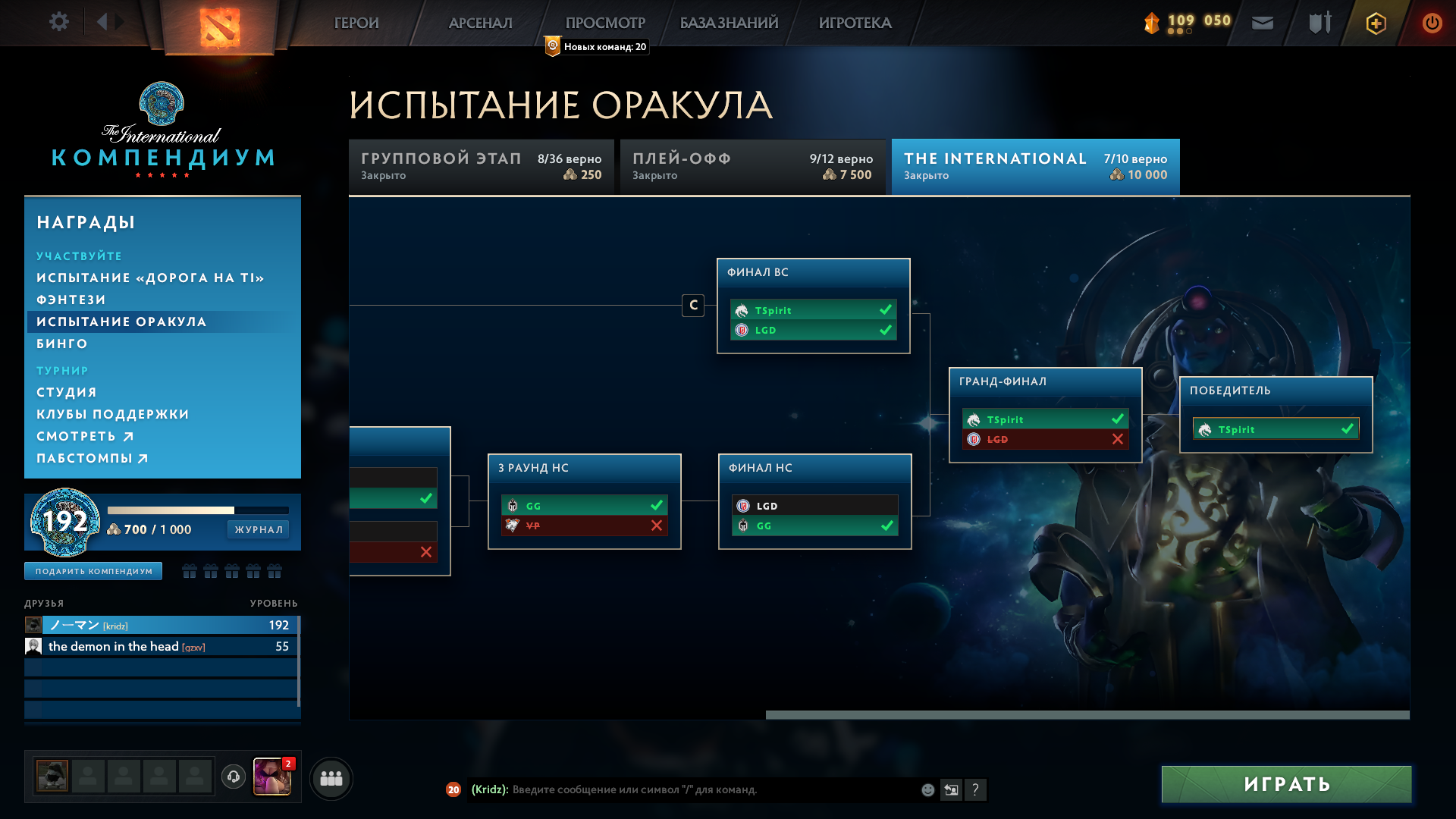This screenshot has height=819, width=1456.
Task: Click the Dota Plus hexagon icon
Action: click(1375, 24)
